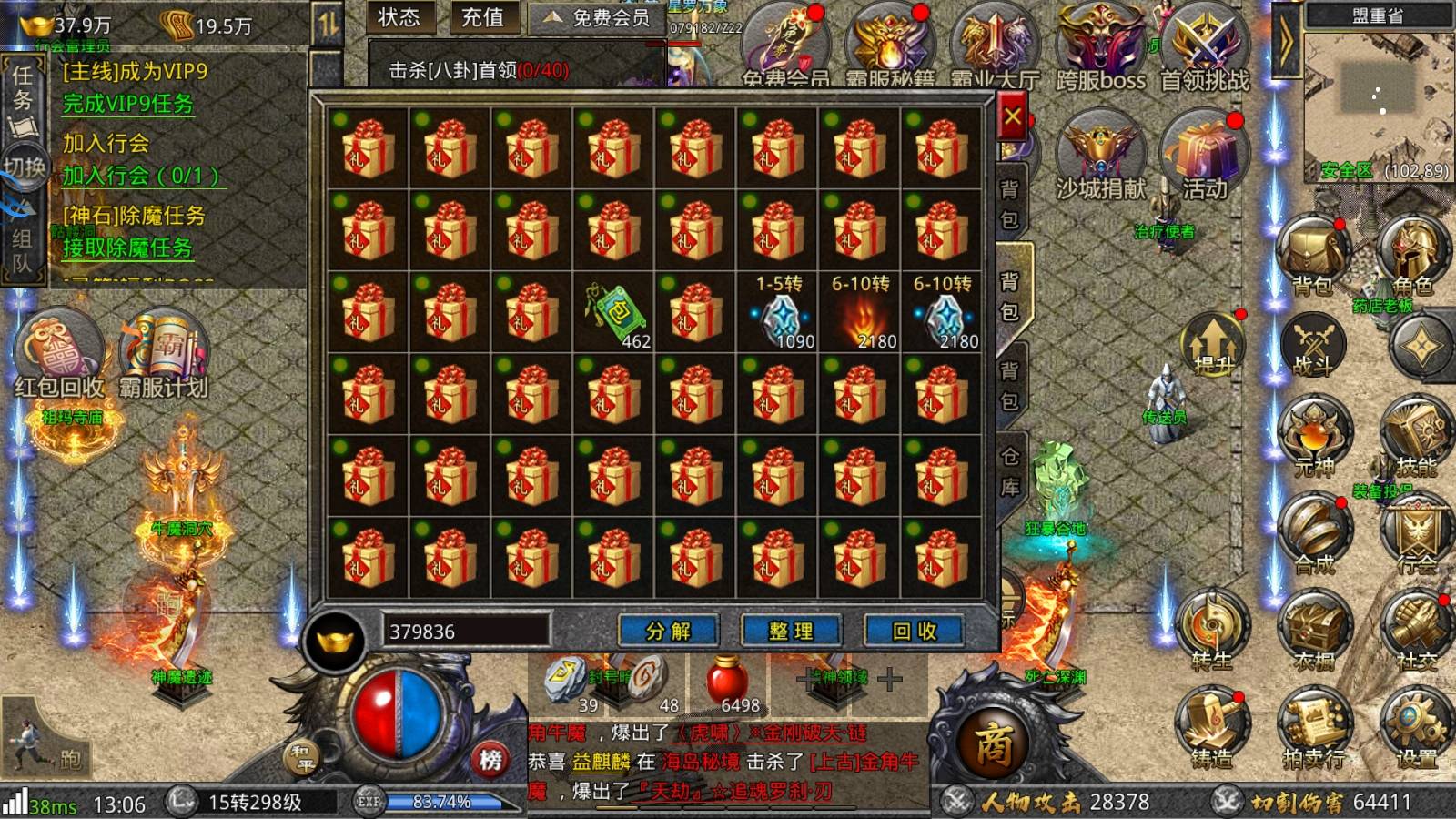Select the green scroll bag item

tap(614, 312)
